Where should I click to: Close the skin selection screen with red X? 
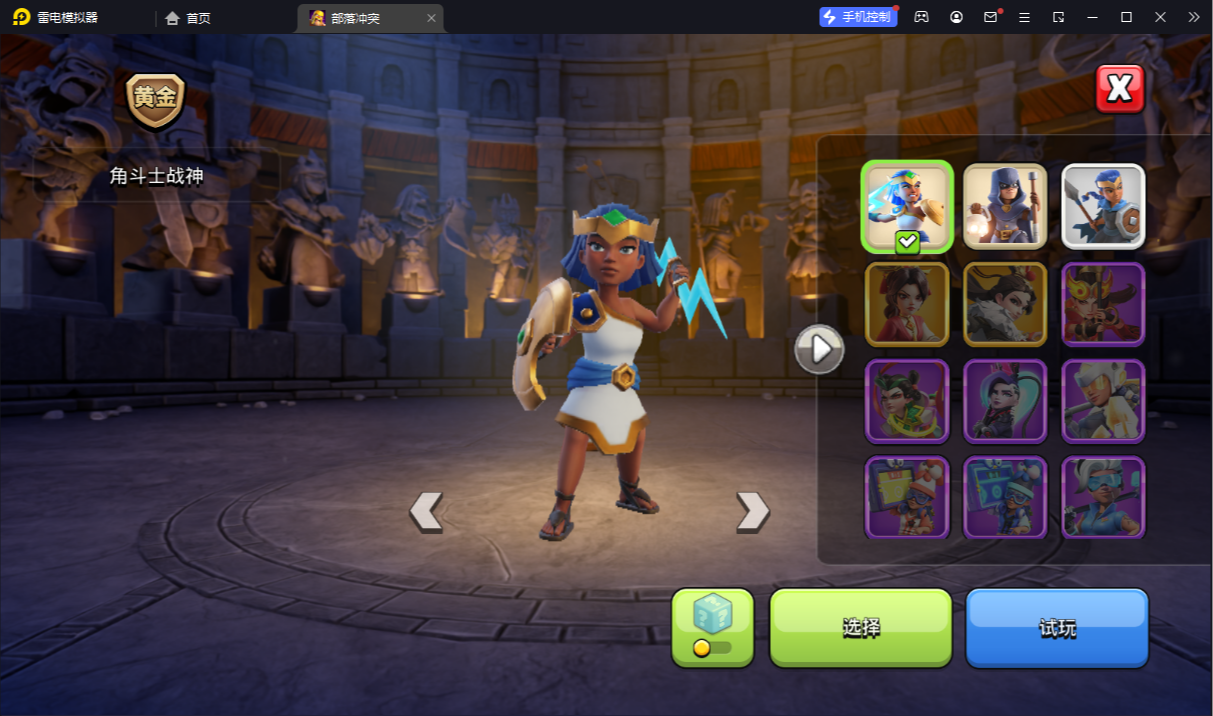pos(1119,89)
